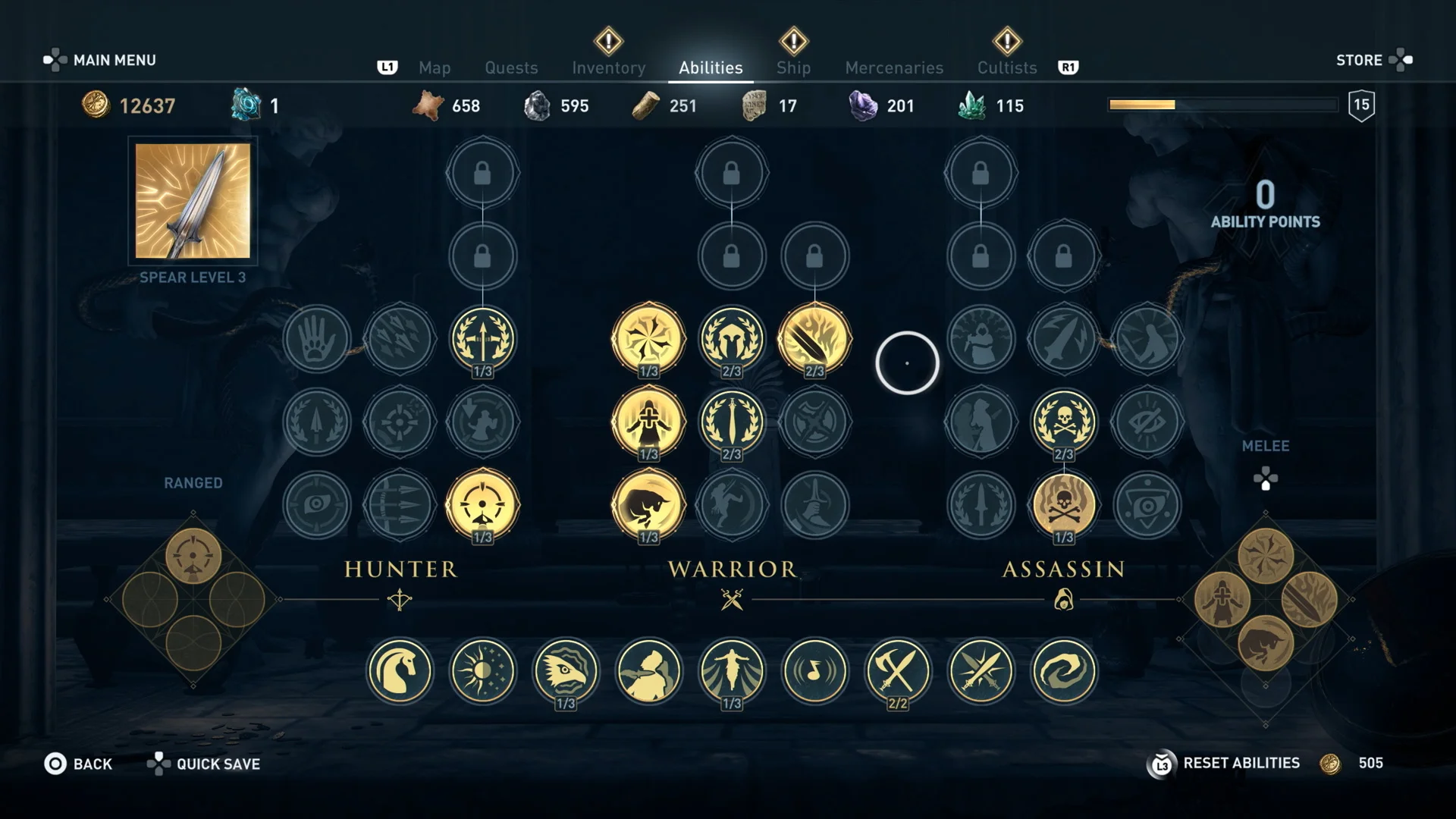Click the eagle Ikaros icon in the ability bar
Image resolution: width=1456 pixels, height=819 pixels.
566,672
